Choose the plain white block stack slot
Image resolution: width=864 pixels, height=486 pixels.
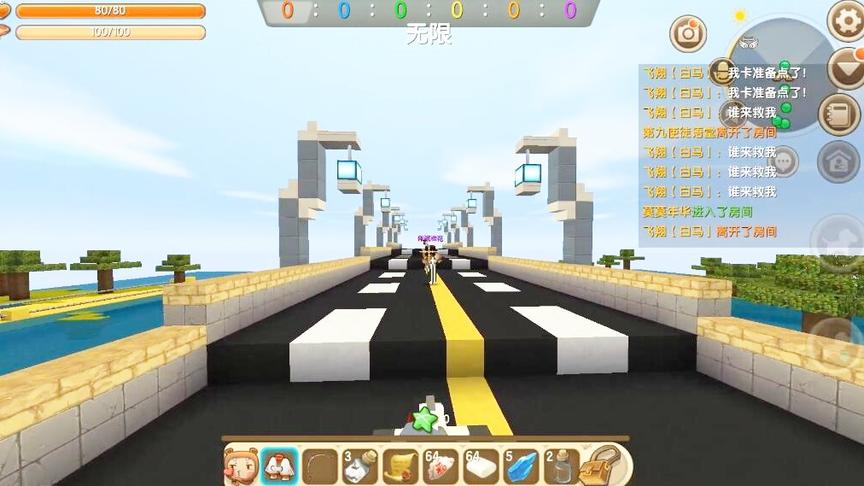[x=481, y=466]
